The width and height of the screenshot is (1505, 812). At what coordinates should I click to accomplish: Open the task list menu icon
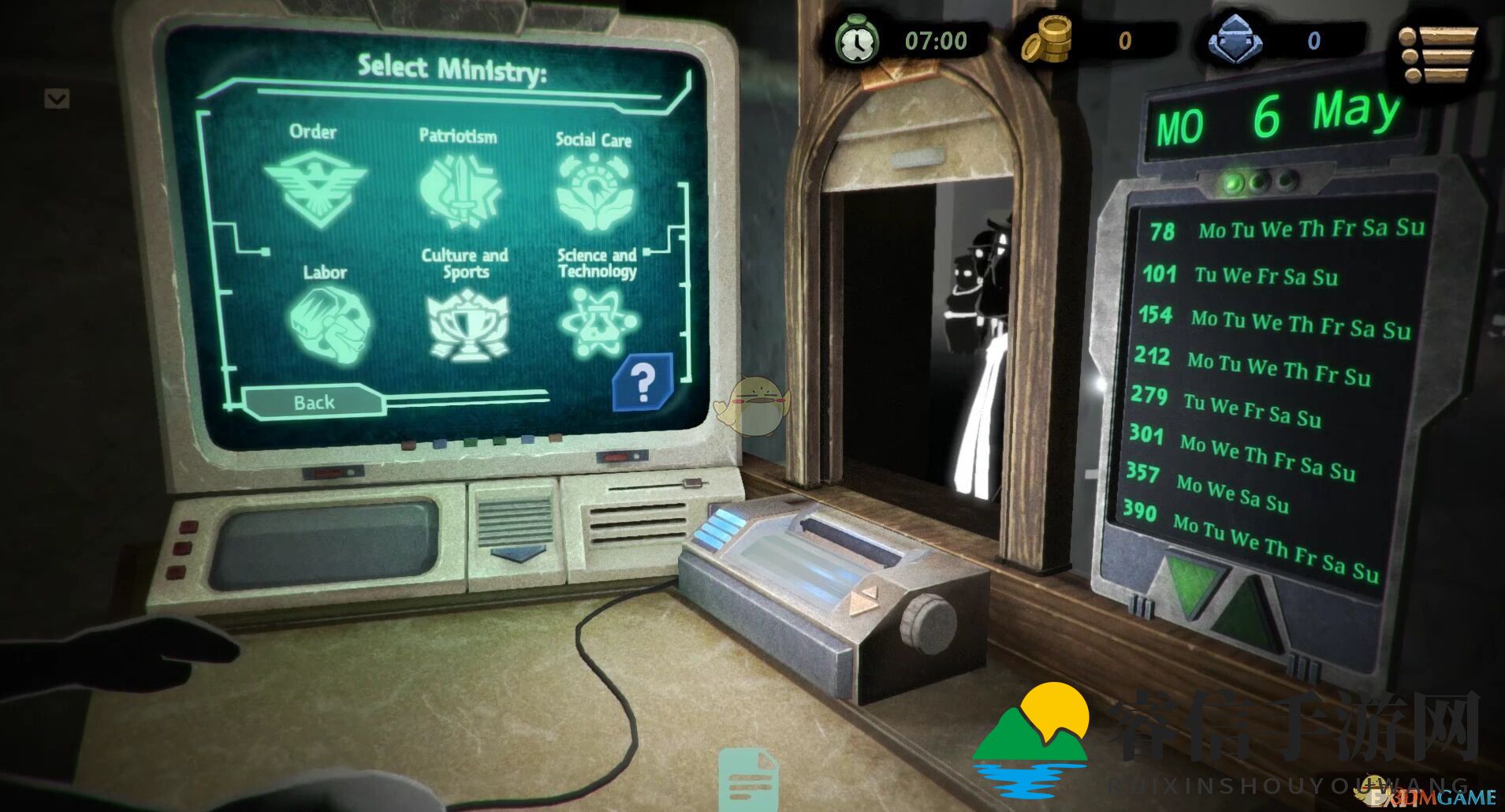point(1438,54)
